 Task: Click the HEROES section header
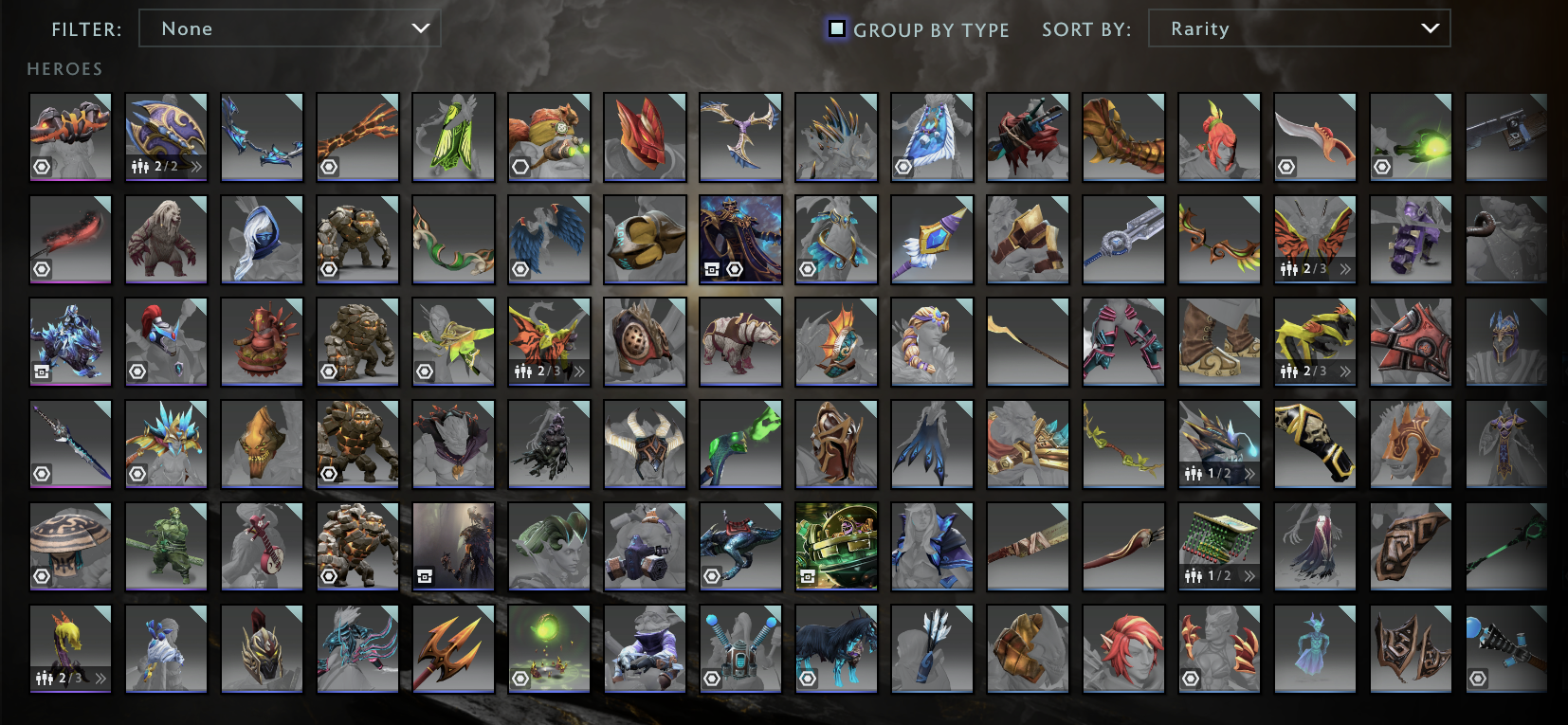(64, 68)
